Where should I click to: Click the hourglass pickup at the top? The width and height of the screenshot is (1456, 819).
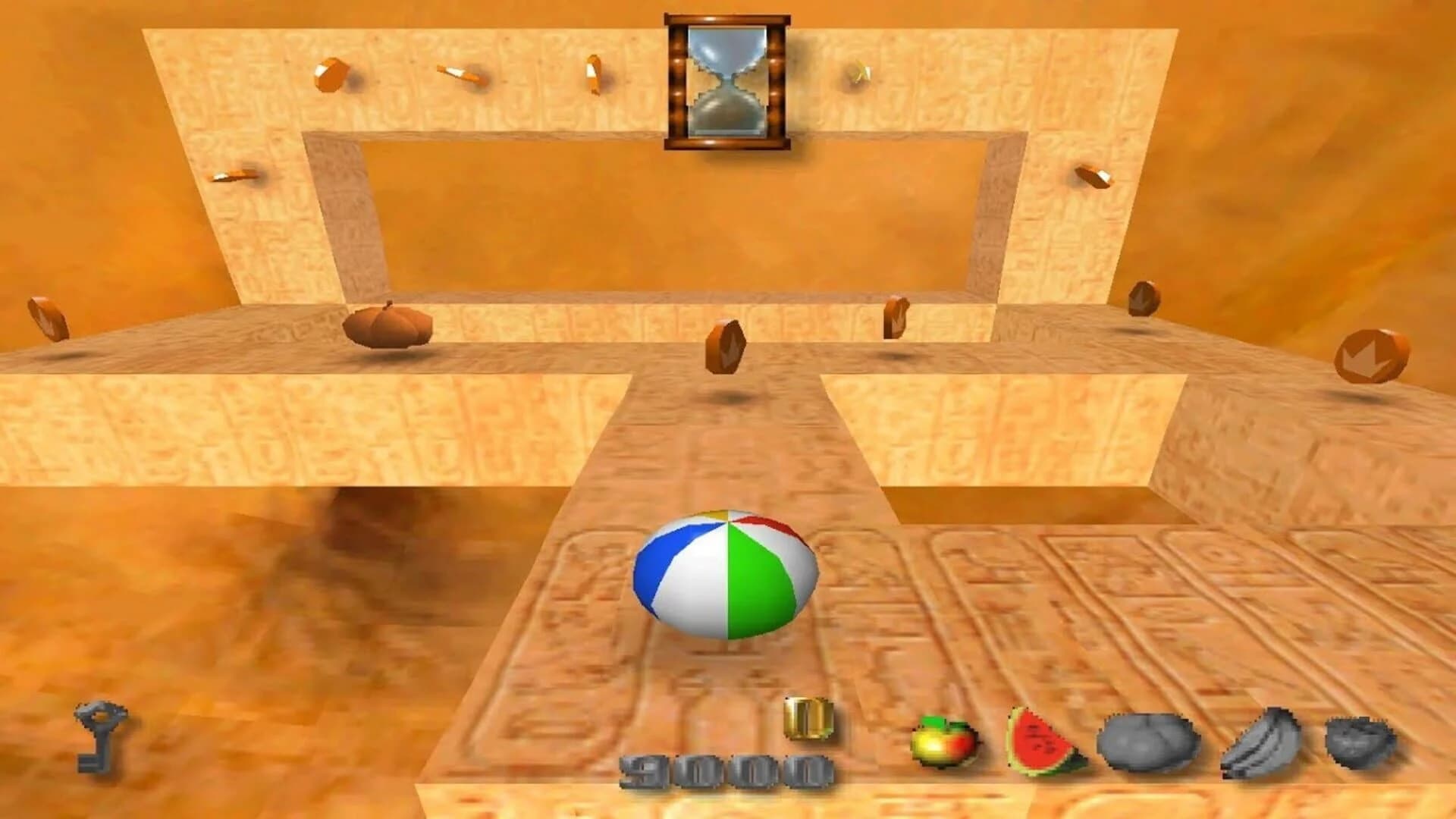coord(726,80)
